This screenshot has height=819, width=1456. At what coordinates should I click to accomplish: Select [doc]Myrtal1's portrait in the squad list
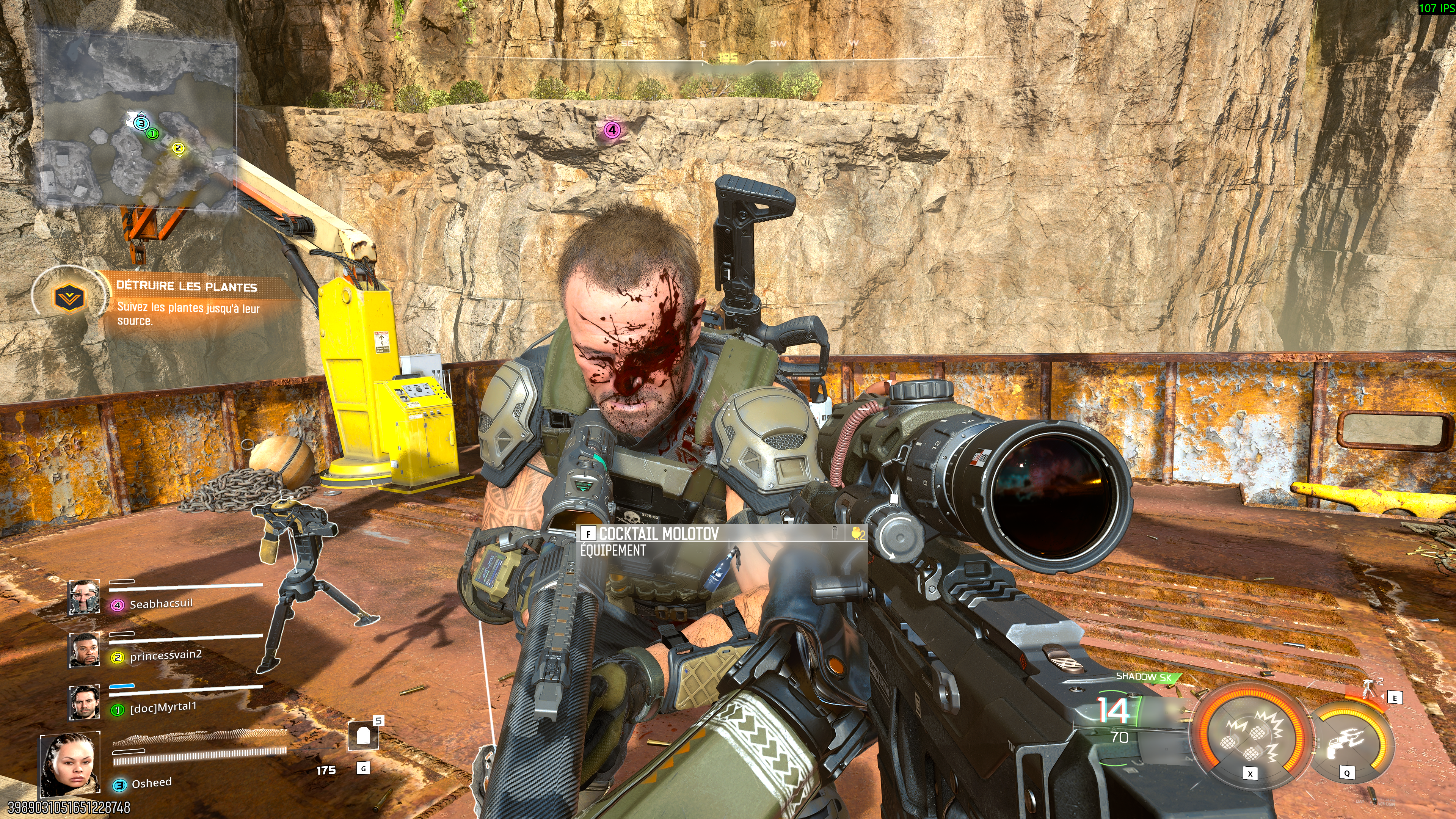(84, 701)
